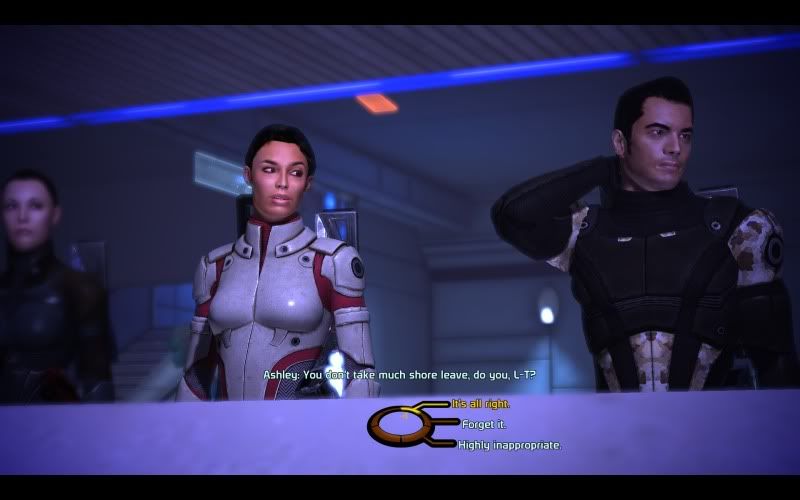Select the "Forget it." dialogue option

(484, 424)
